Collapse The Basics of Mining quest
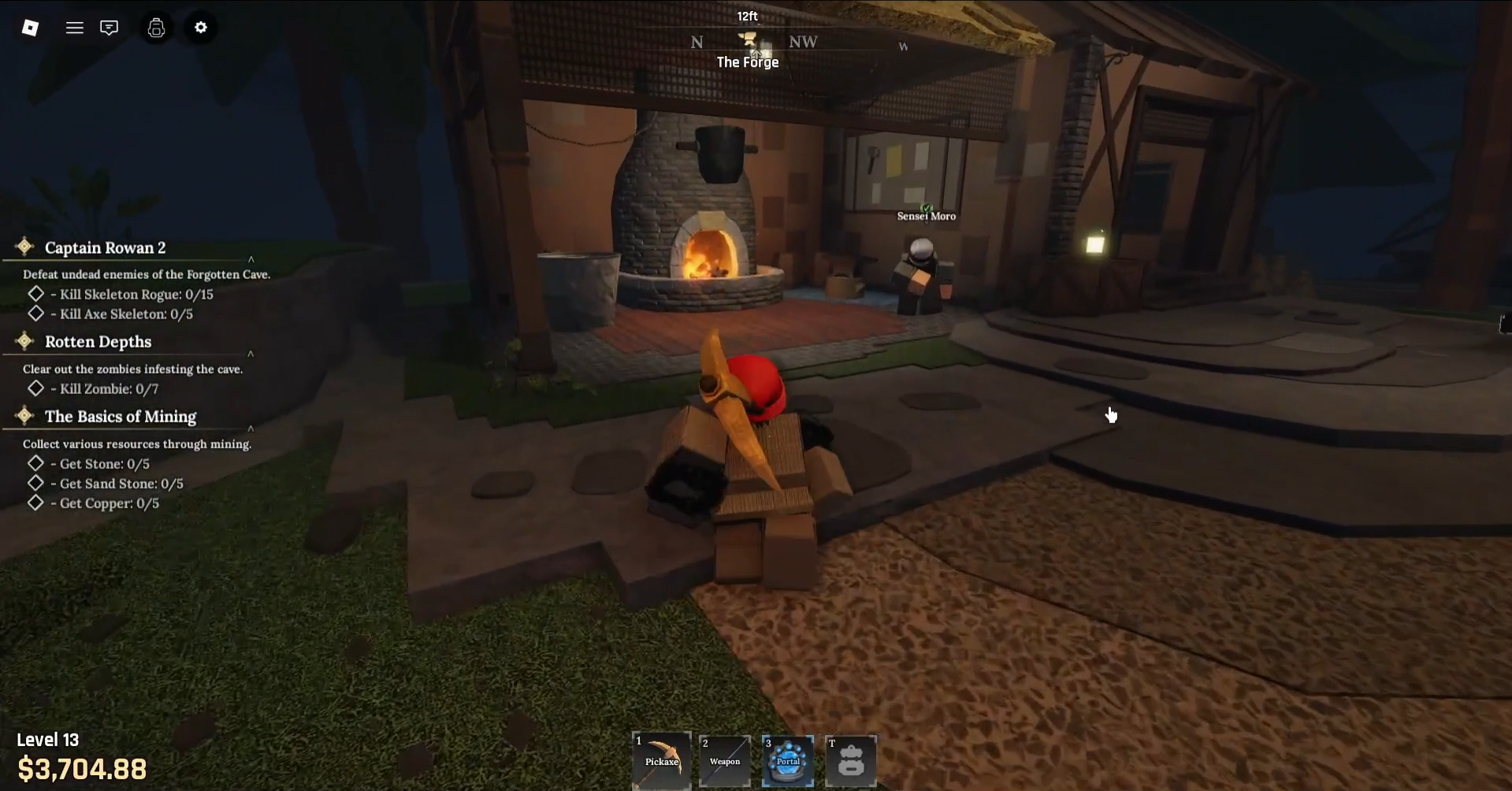This screenshot has width=1512, height=791. (251, 428)
